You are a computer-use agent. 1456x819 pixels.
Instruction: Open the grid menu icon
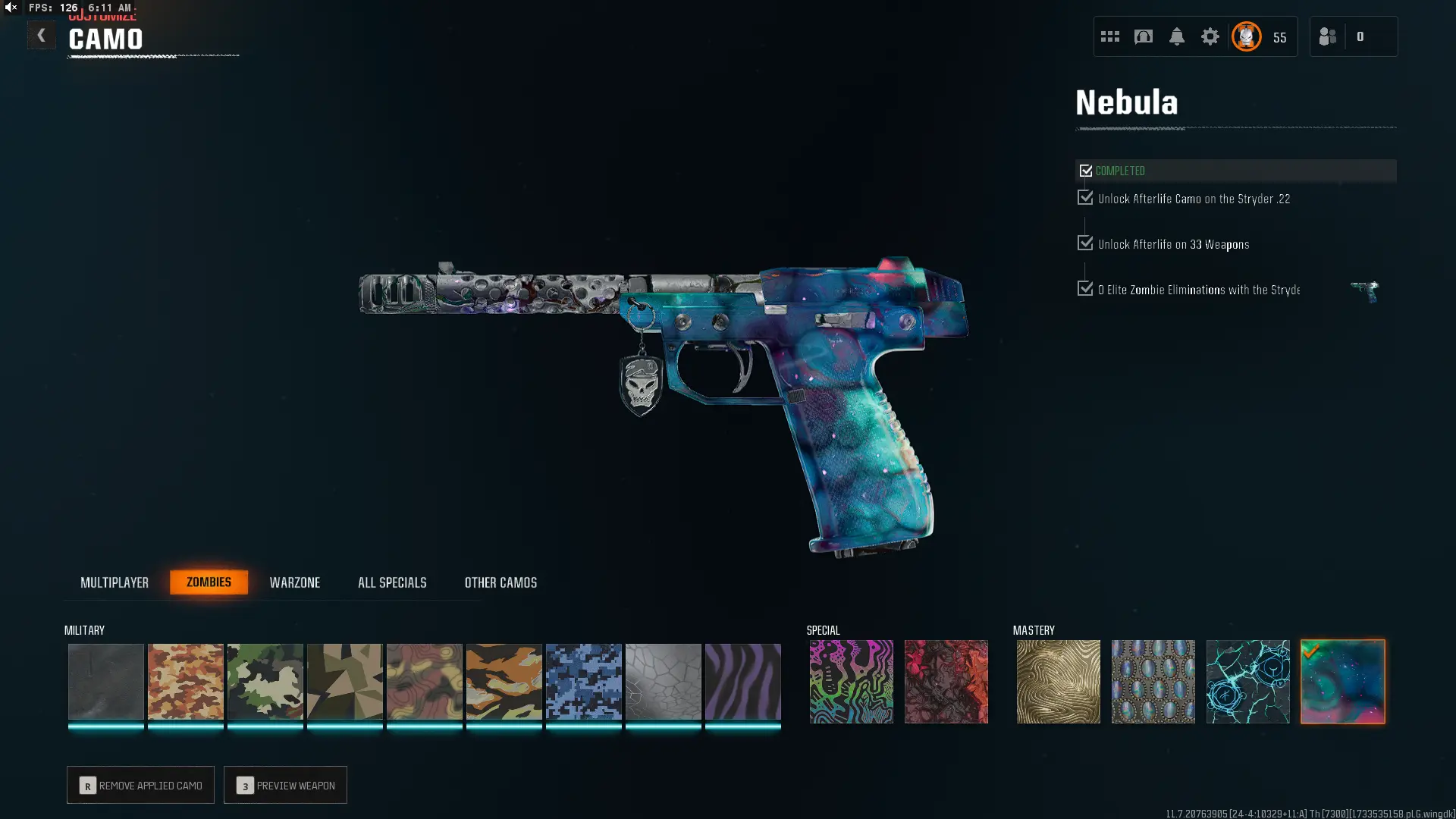pyautogui.click(x=1109, y=36)
